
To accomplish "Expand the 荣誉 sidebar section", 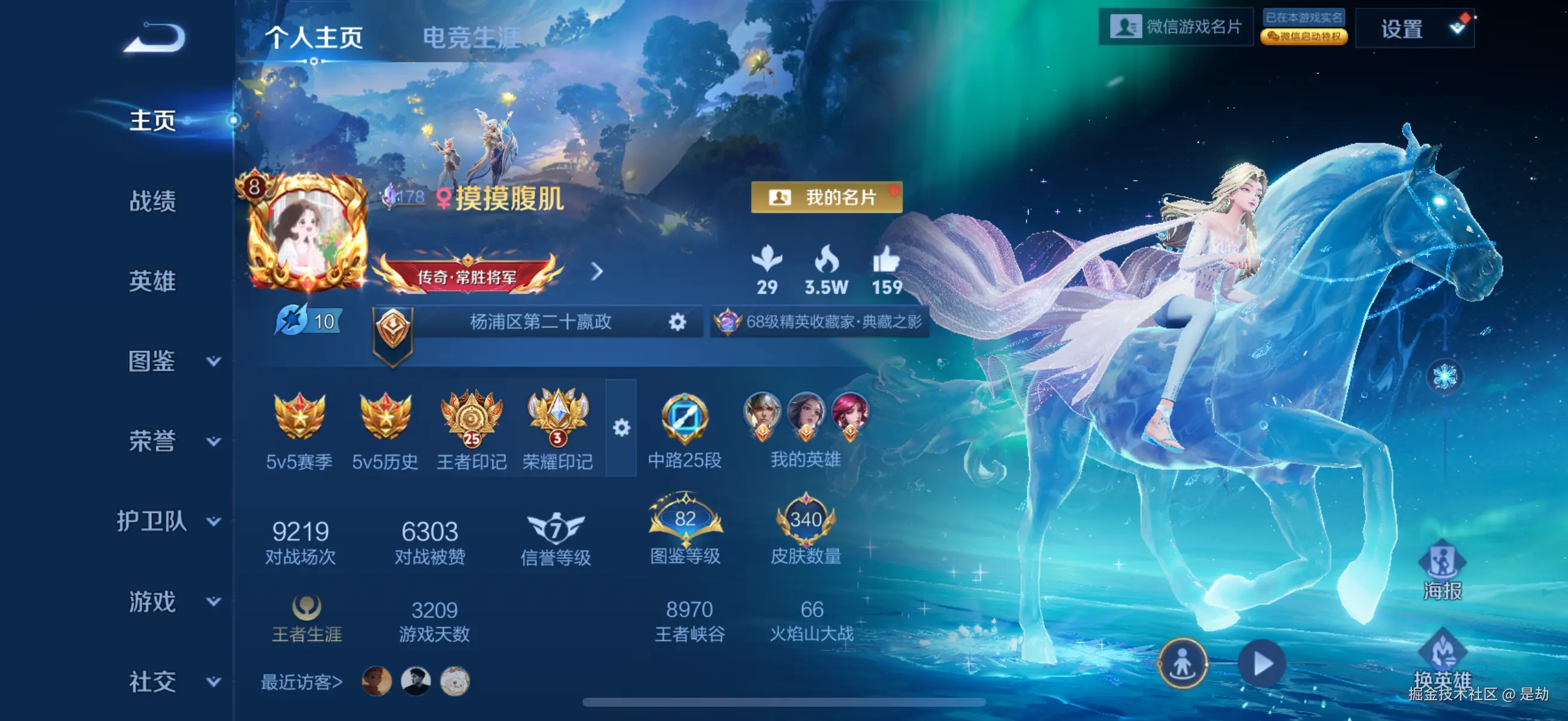I will [x=151, y=441].
